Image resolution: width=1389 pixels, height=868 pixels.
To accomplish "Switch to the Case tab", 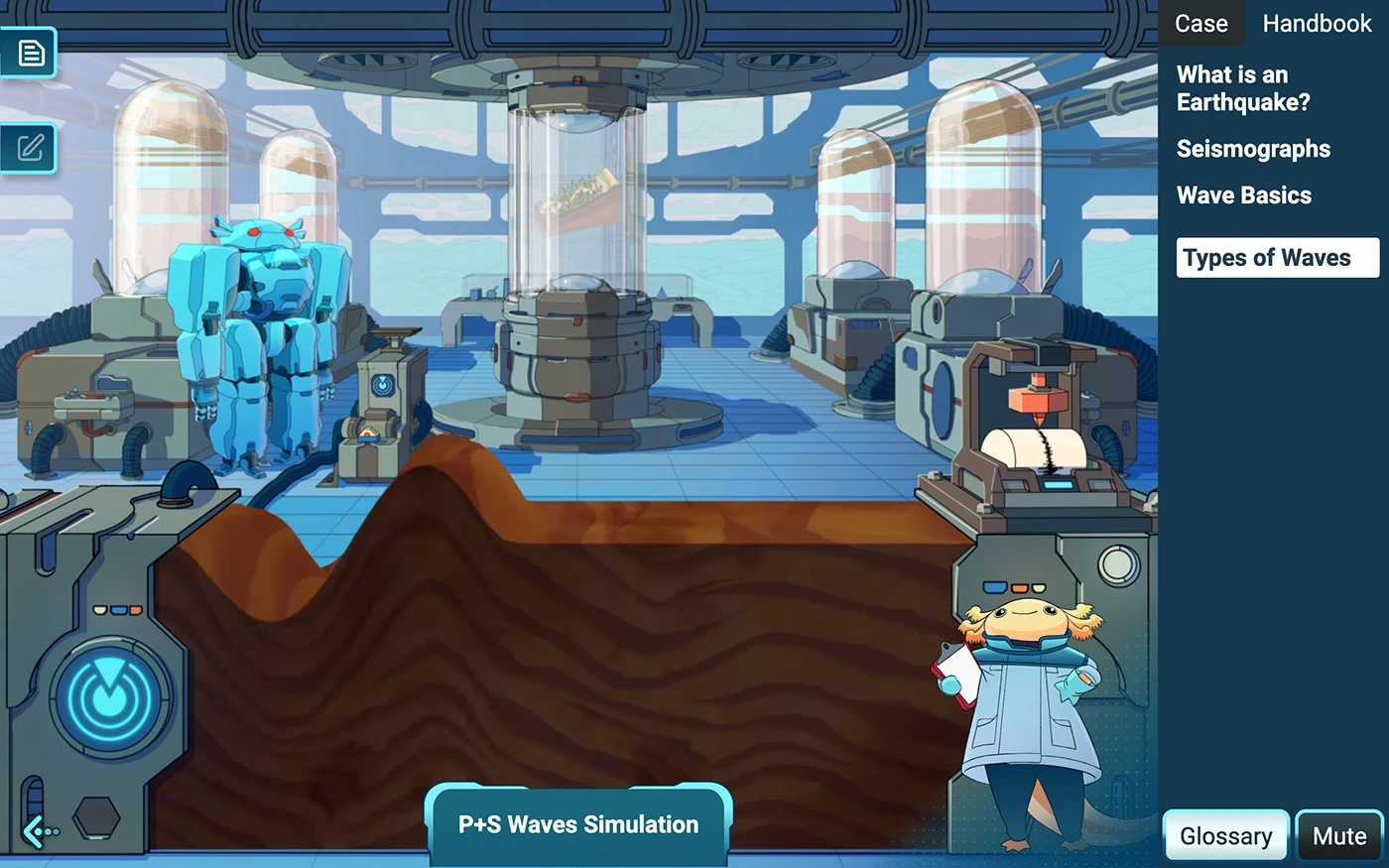I will tap(1200, 24).
